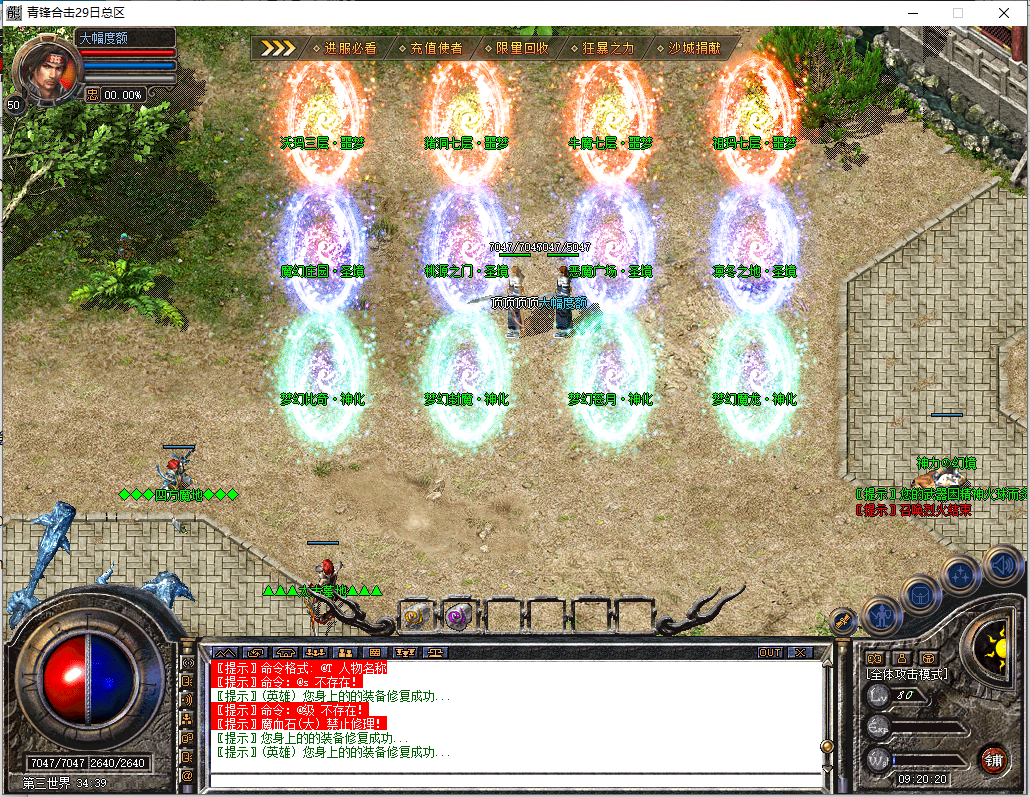Image resolution: width=1030 pixels, height=797 pixels.
Task: Click the speaker sound round button
Action: pos(1001,567)
